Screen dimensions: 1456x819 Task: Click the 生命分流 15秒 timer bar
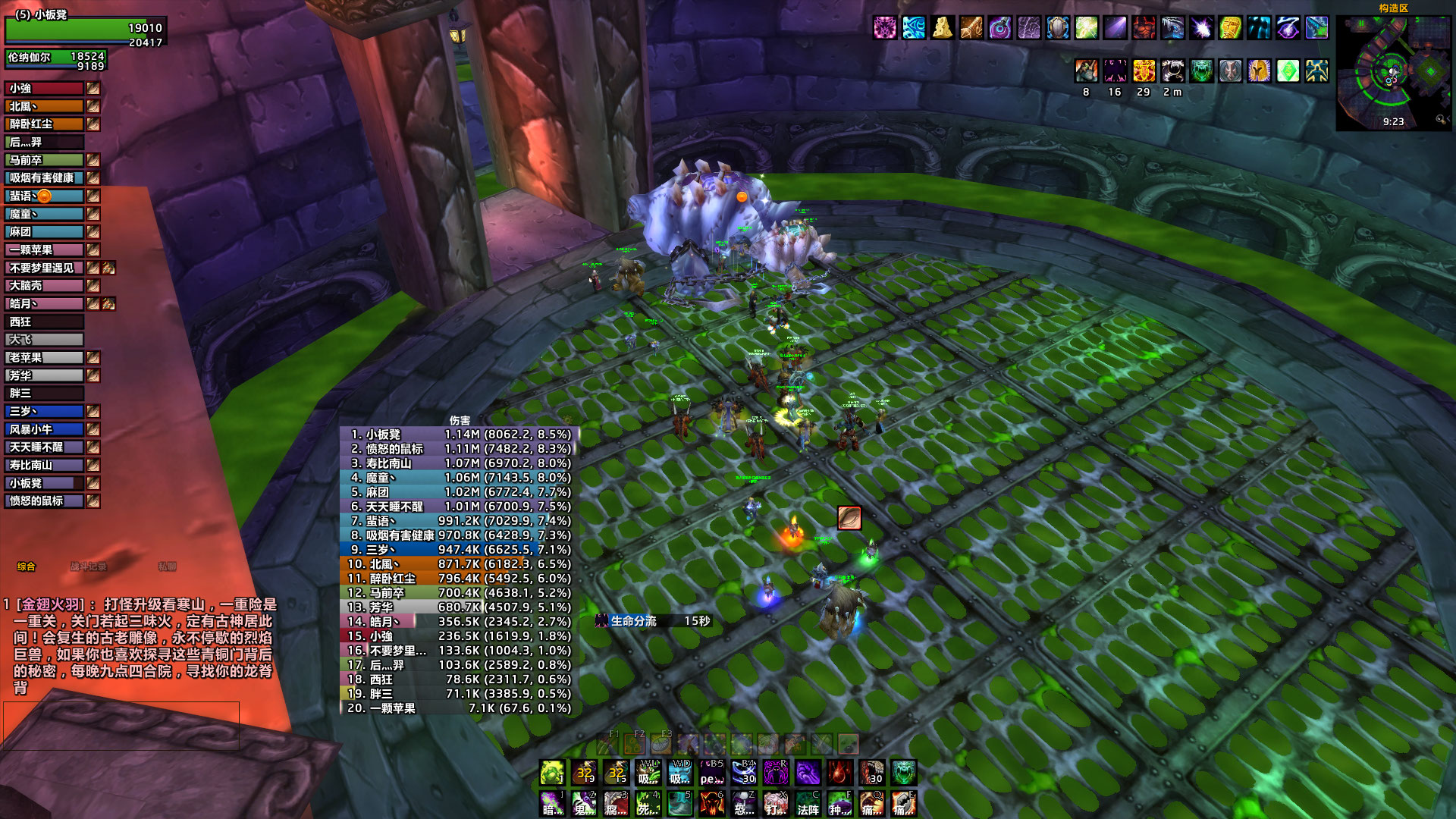pos(654,621)
